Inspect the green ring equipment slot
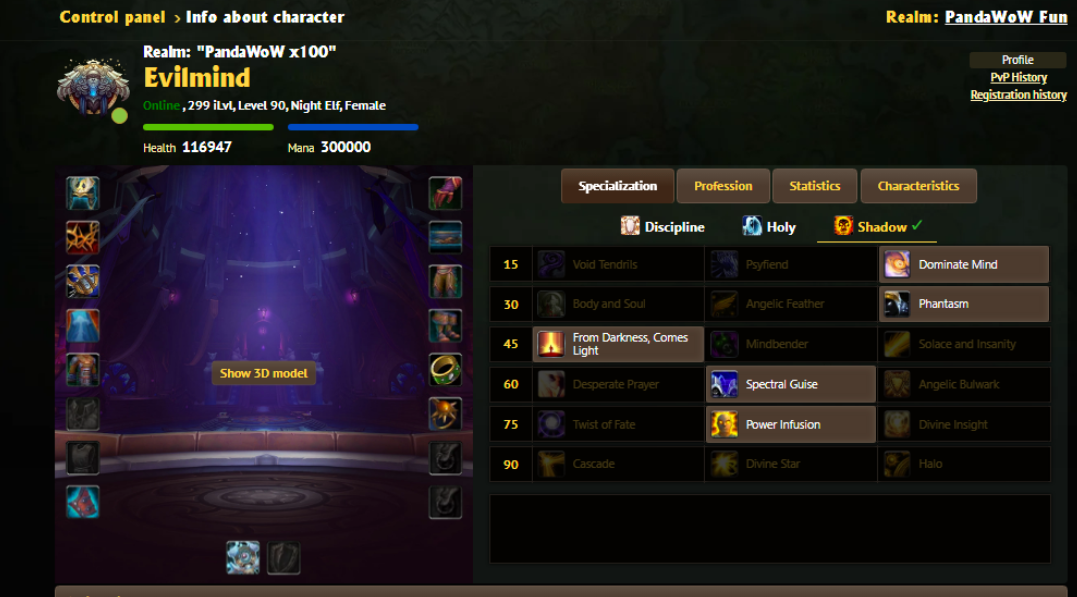Image resolution: width=1077 pixels, height=597 pixels. pos(445,369)
